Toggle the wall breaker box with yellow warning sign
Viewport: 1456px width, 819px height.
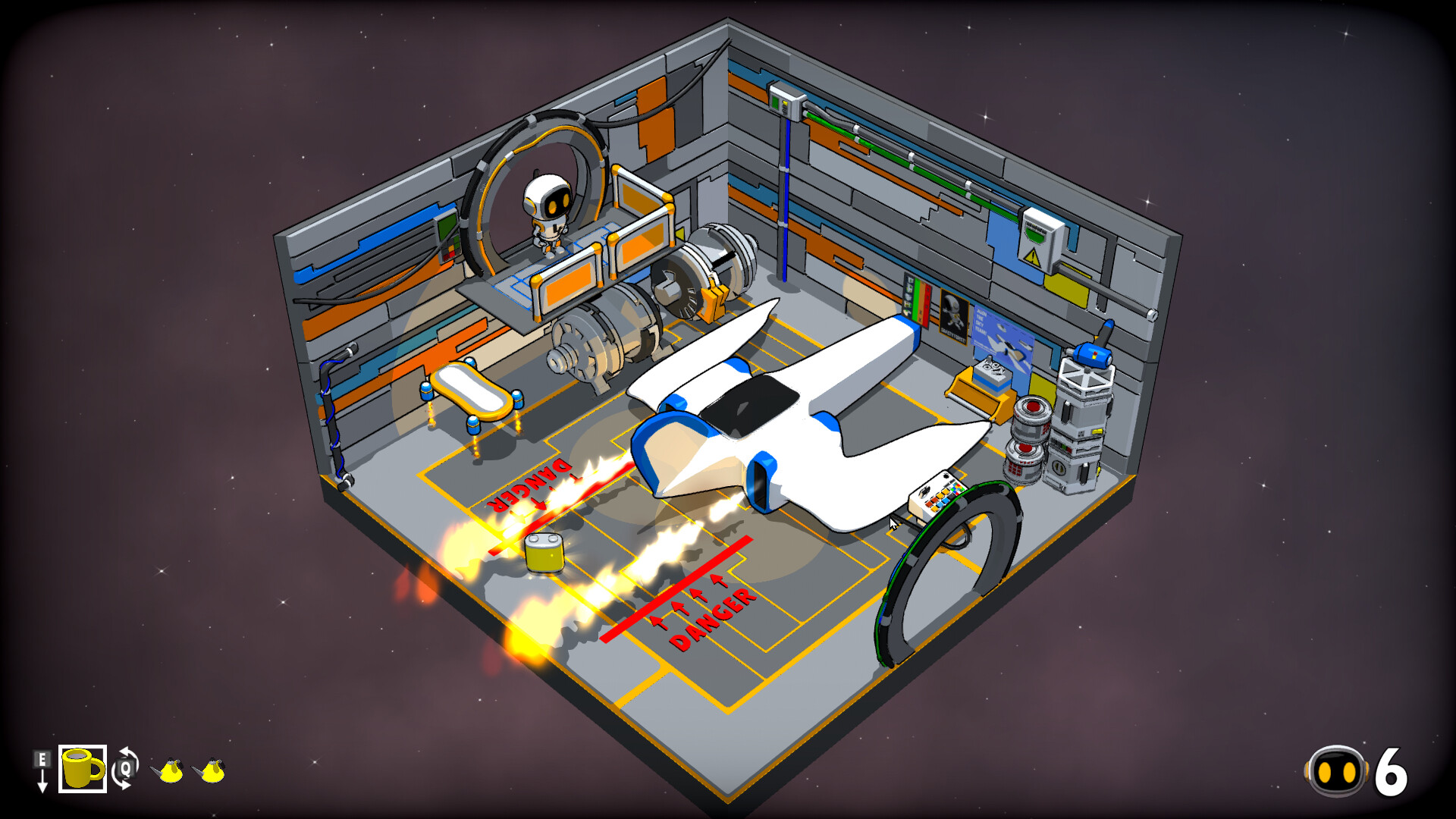coord(1039,235)
